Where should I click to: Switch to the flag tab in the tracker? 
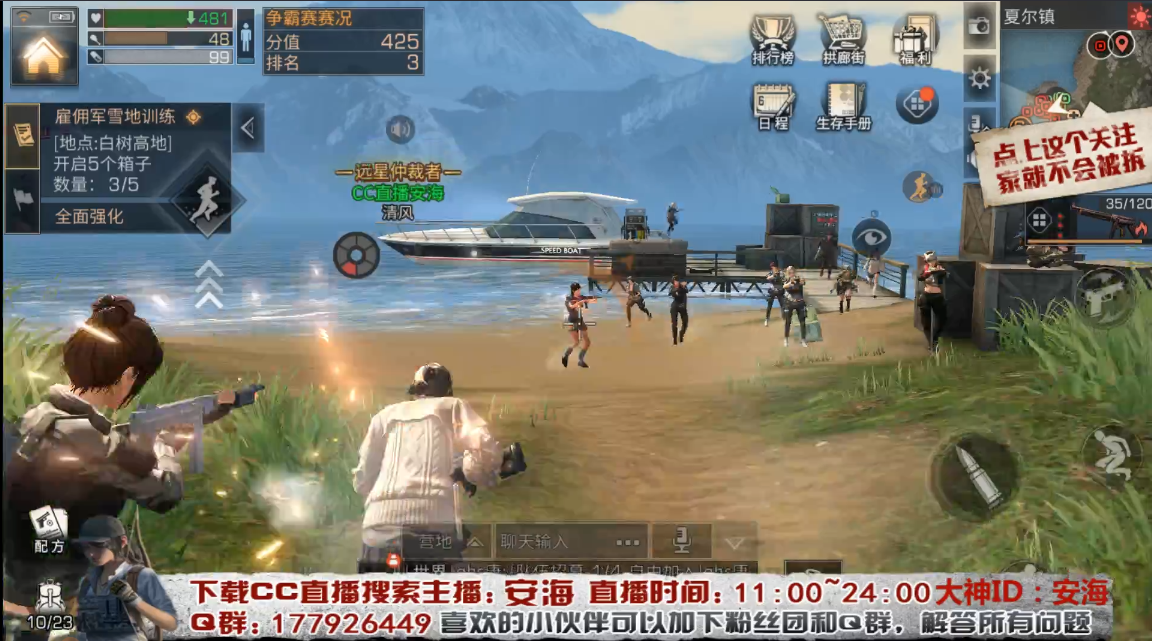pyautogui.click(x=22, y=198)
